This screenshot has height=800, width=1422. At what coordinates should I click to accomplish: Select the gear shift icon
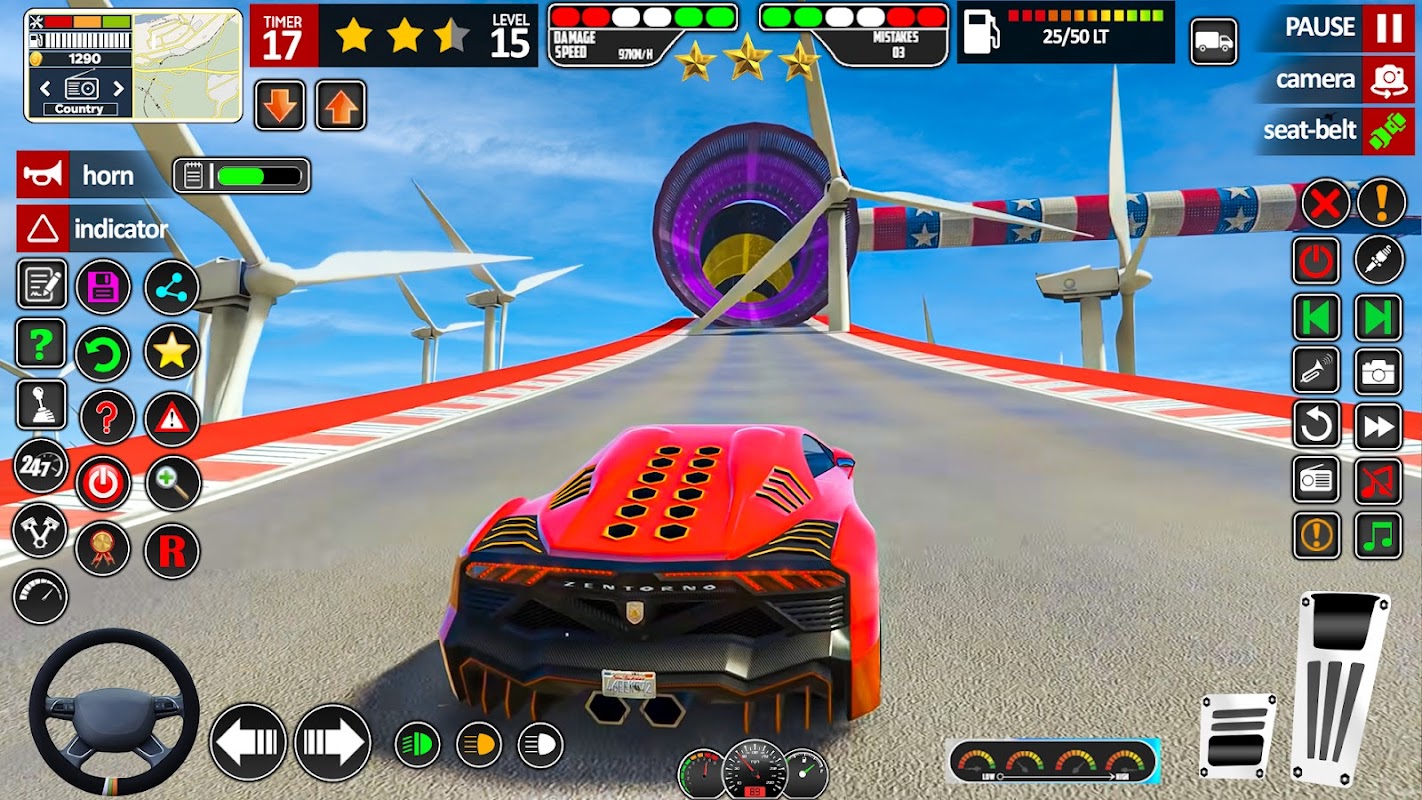tap(42, 404)
